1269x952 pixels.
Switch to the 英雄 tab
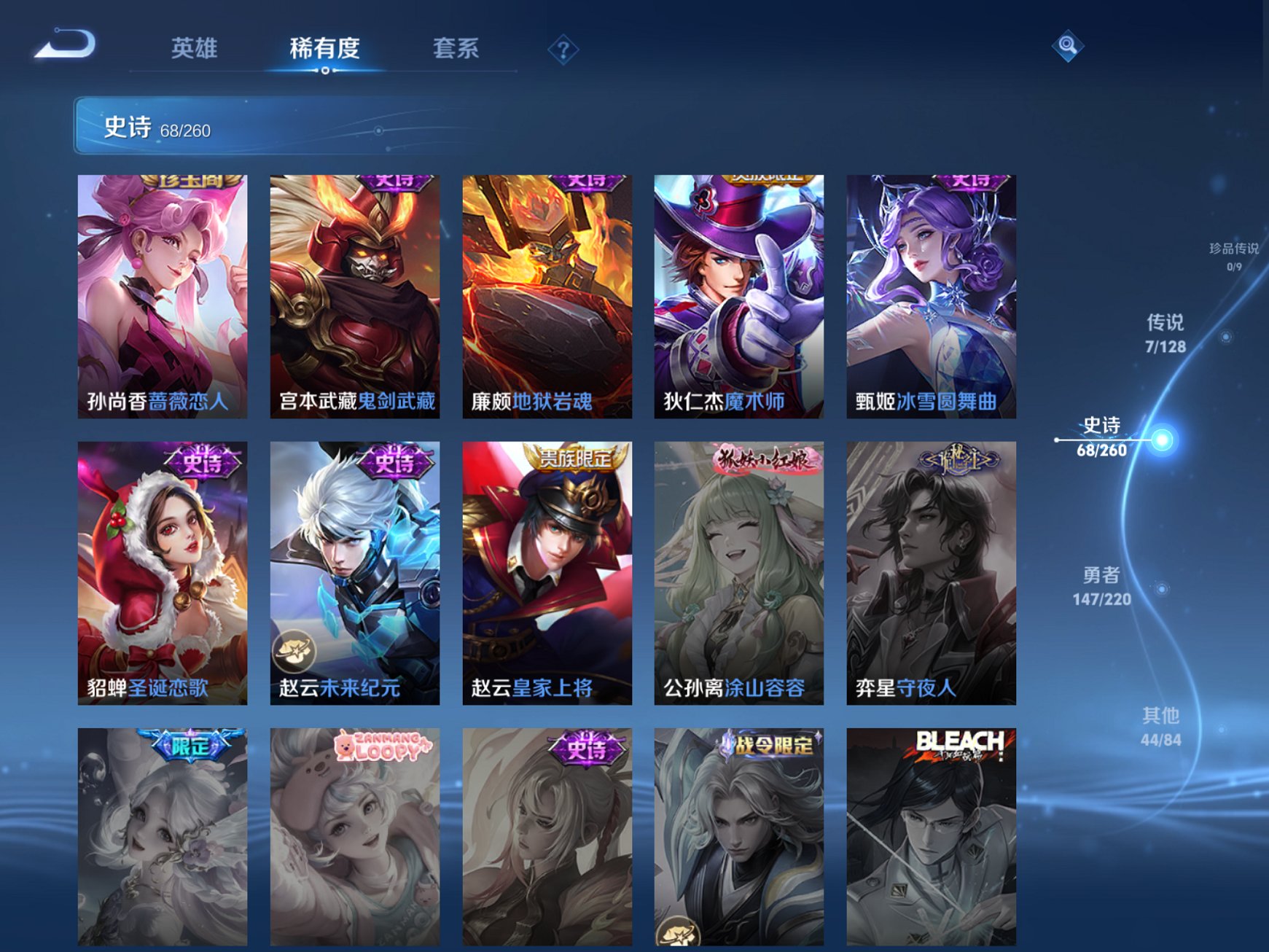[x=197, y=48]
